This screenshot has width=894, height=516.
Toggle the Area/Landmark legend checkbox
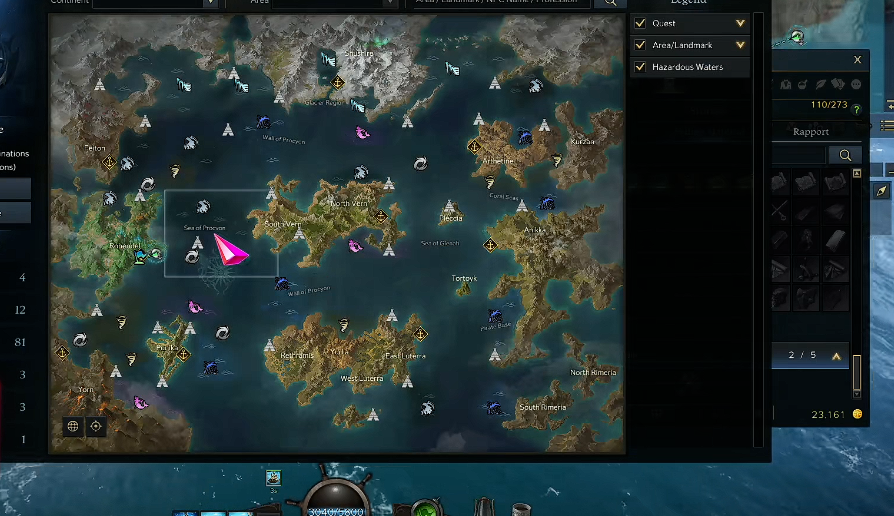tap(640, 45)
